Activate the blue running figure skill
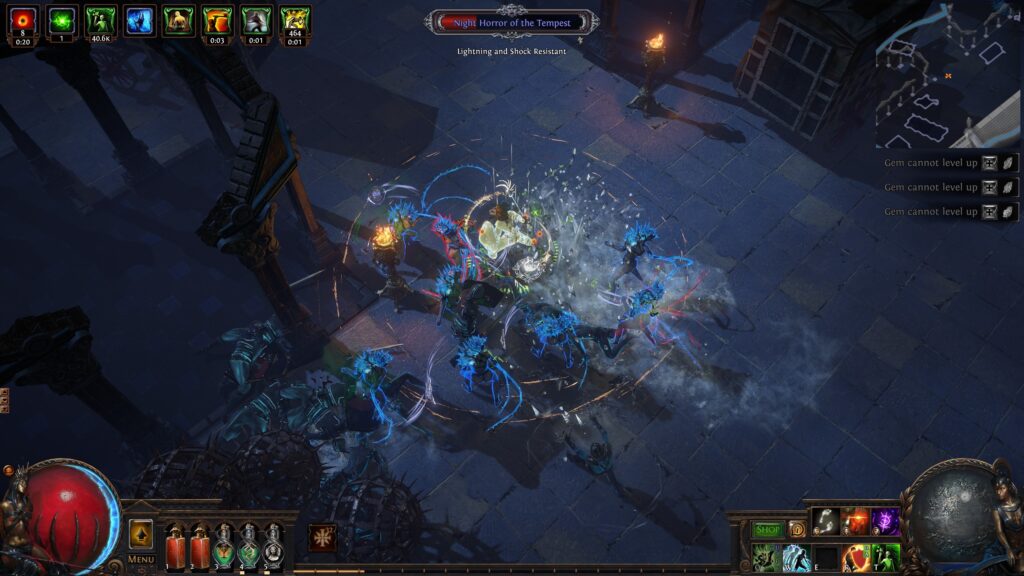The image size is (1024, 576). 796,557
